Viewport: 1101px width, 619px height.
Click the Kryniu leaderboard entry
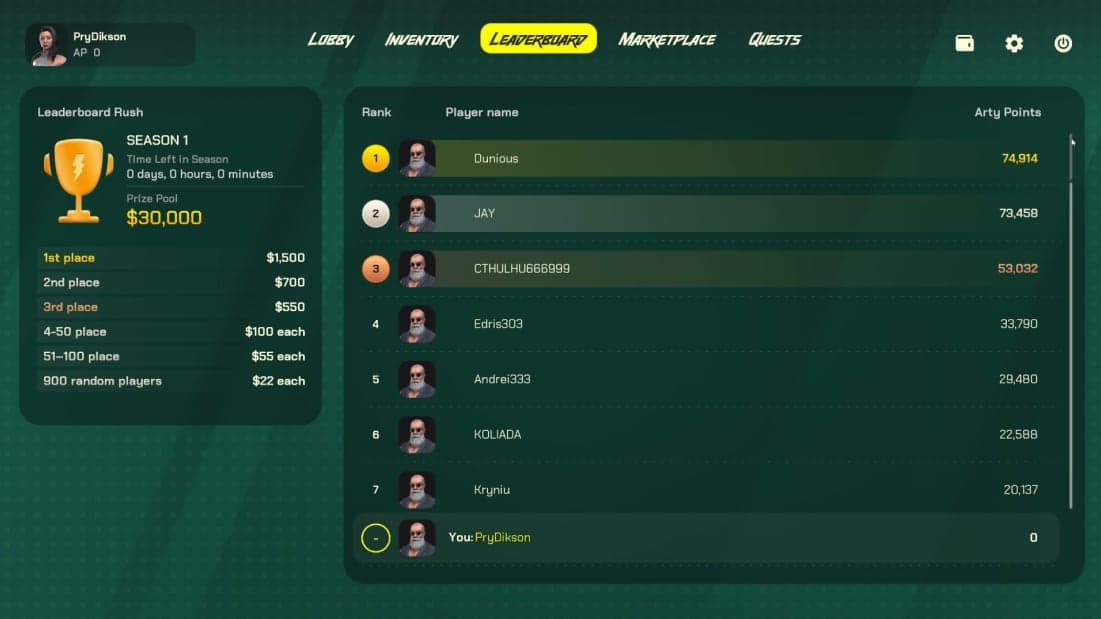(x=700, y=490)
